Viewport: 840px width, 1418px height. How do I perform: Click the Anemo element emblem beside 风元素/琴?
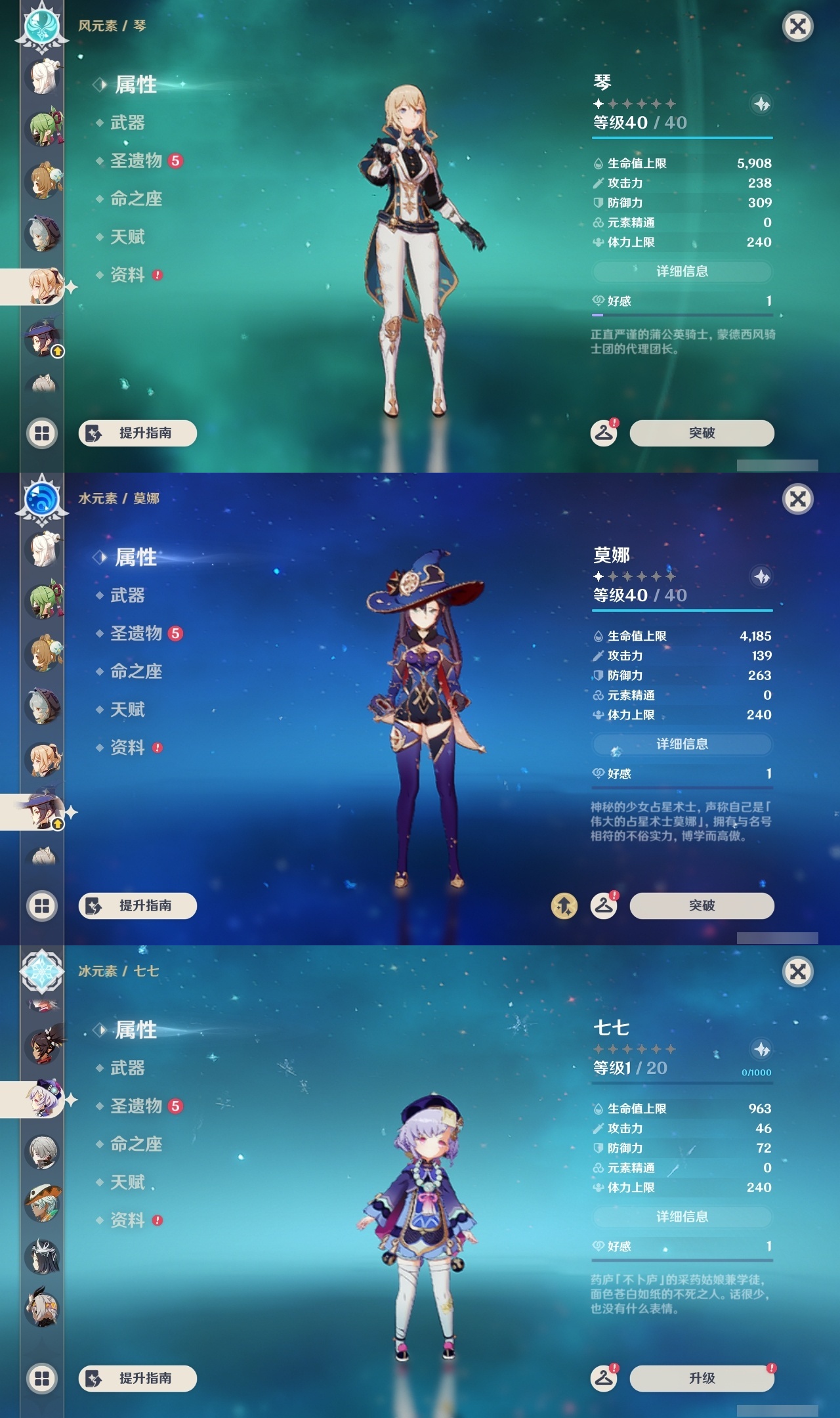click(x=41, y=26)
